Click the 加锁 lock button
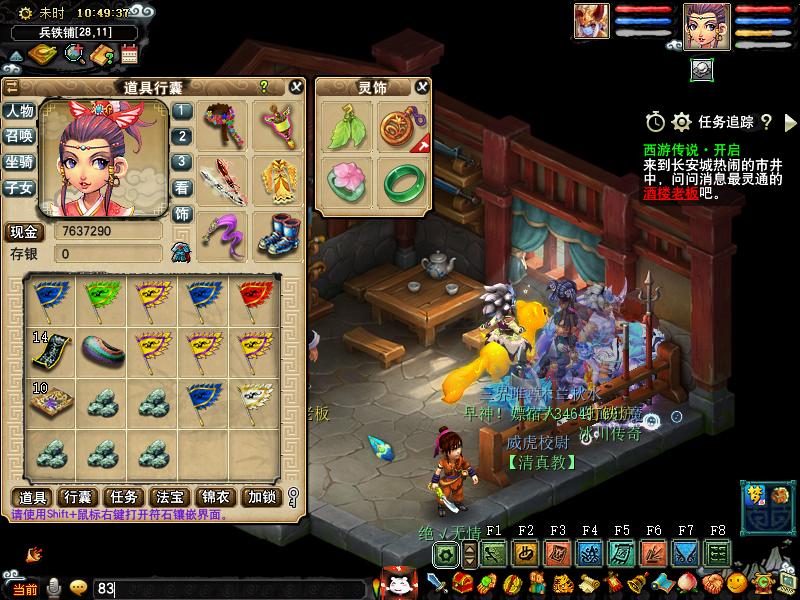 (x=262, y=497)
